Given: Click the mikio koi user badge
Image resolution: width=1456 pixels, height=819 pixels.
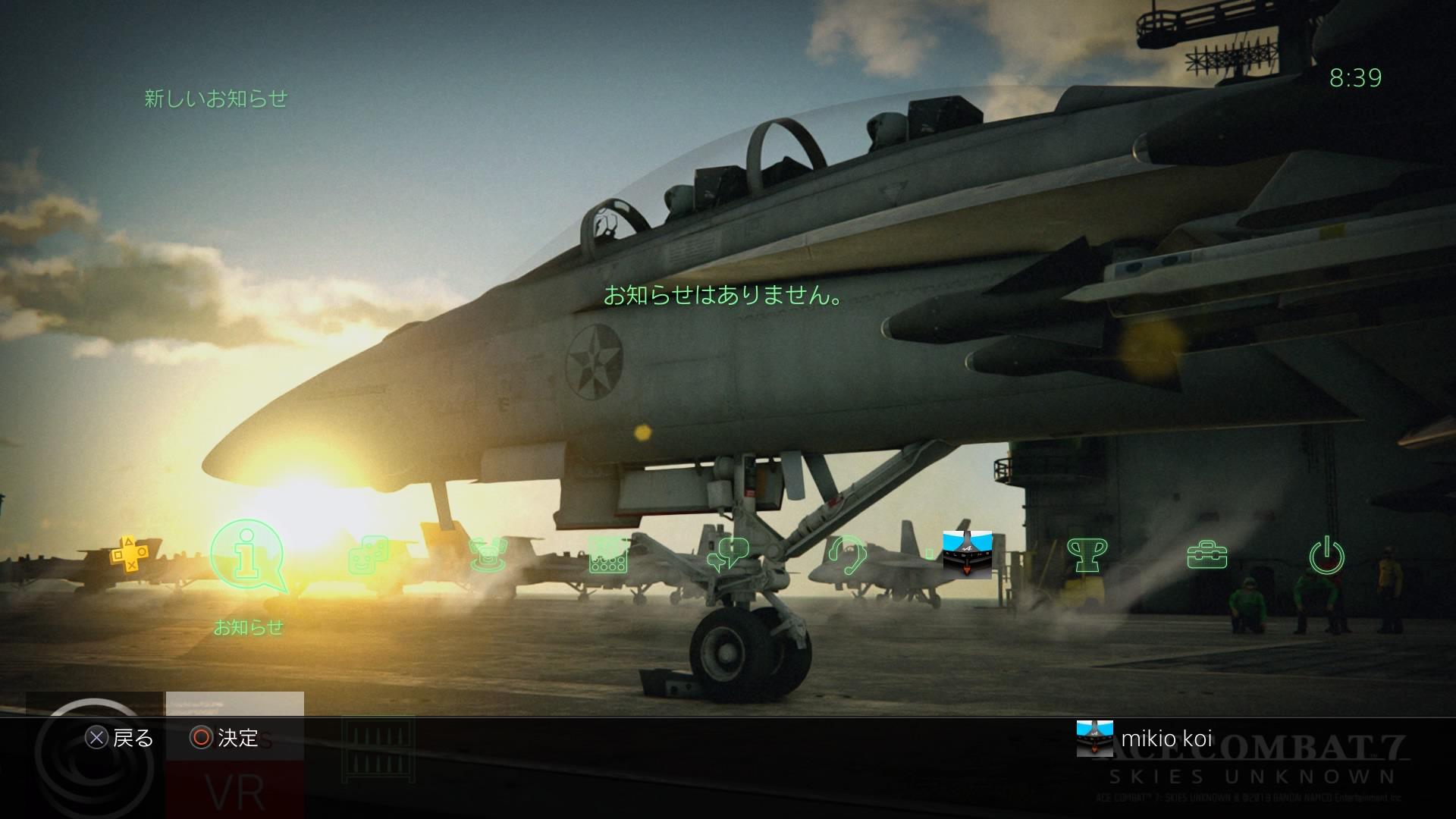Looking at the screenshot, I should pyautogui.click(x=1145, y=738).
